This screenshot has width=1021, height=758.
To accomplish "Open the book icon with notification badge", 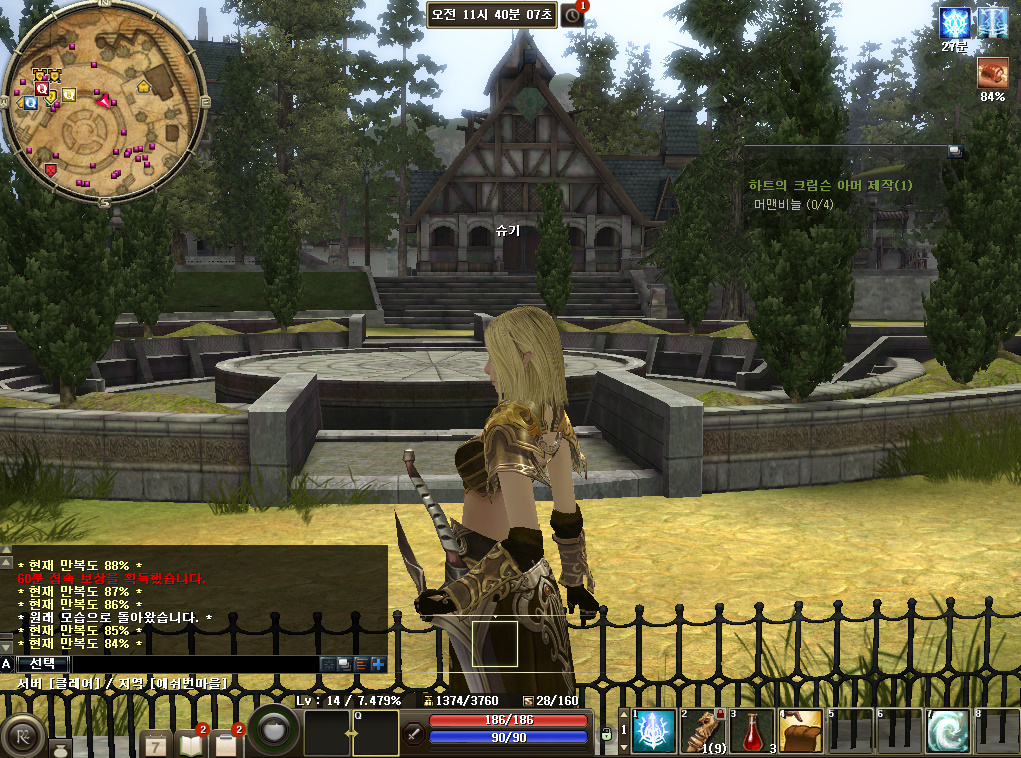I will (x=190, y=742).
